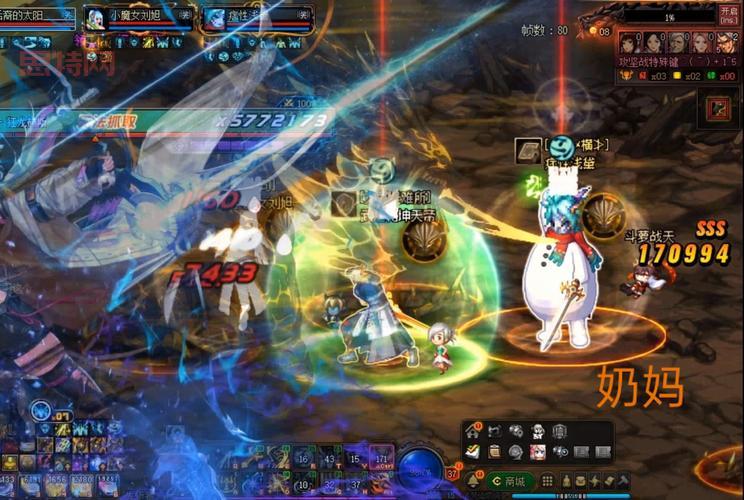
Task: Activate the skill slot showing cooldown 171
Action: (381, 459)
